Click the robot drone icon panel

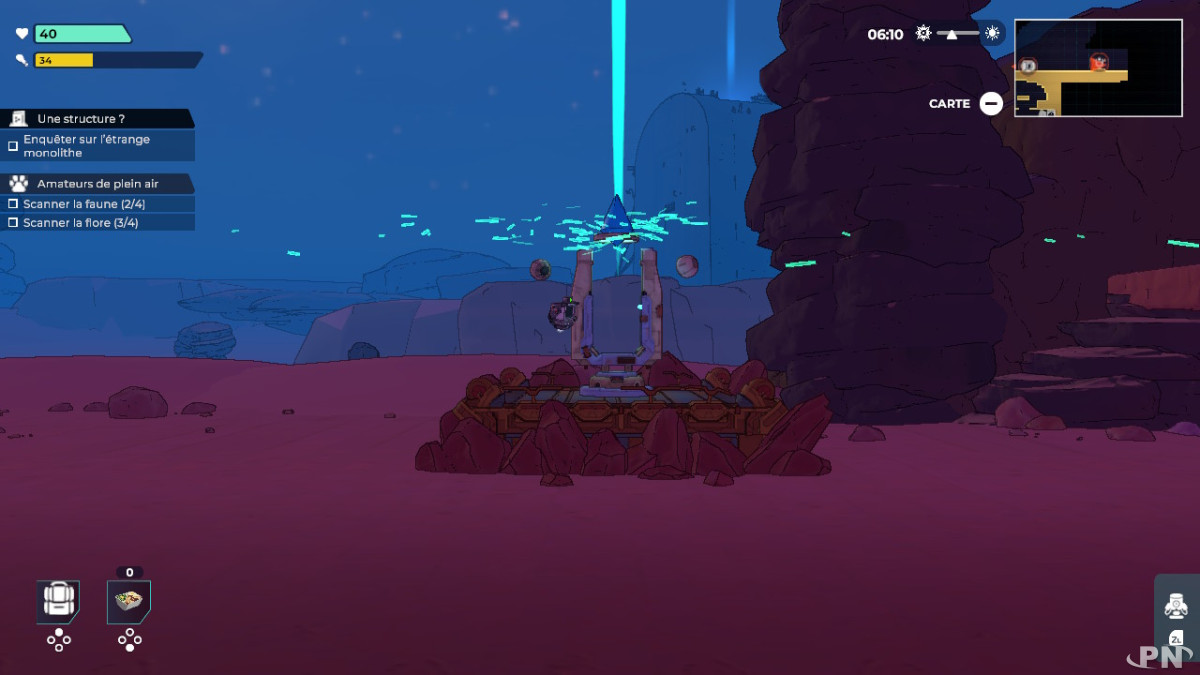pyautogui.click(x=1176, y=606)
